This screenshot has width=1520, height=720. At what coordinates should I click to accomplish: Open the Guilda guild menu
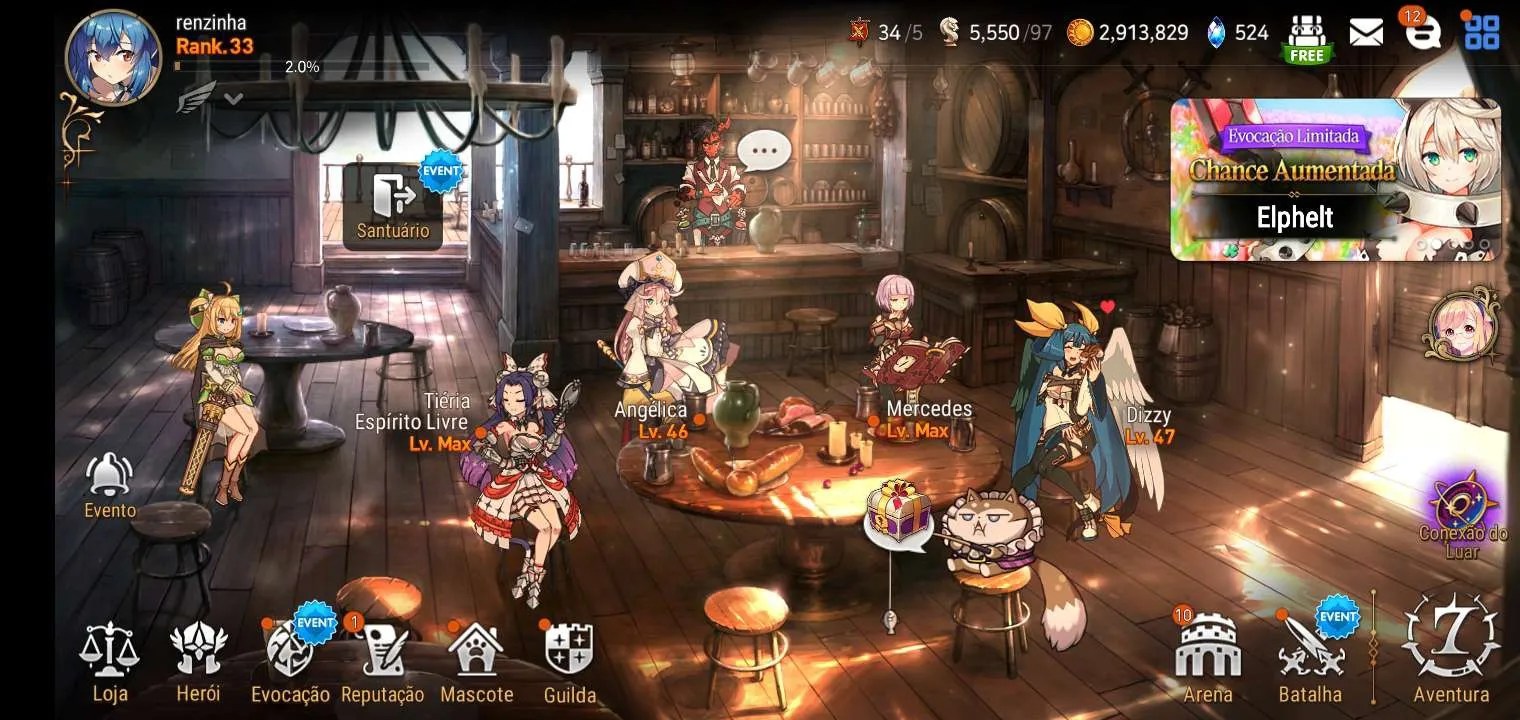point(569,660)
